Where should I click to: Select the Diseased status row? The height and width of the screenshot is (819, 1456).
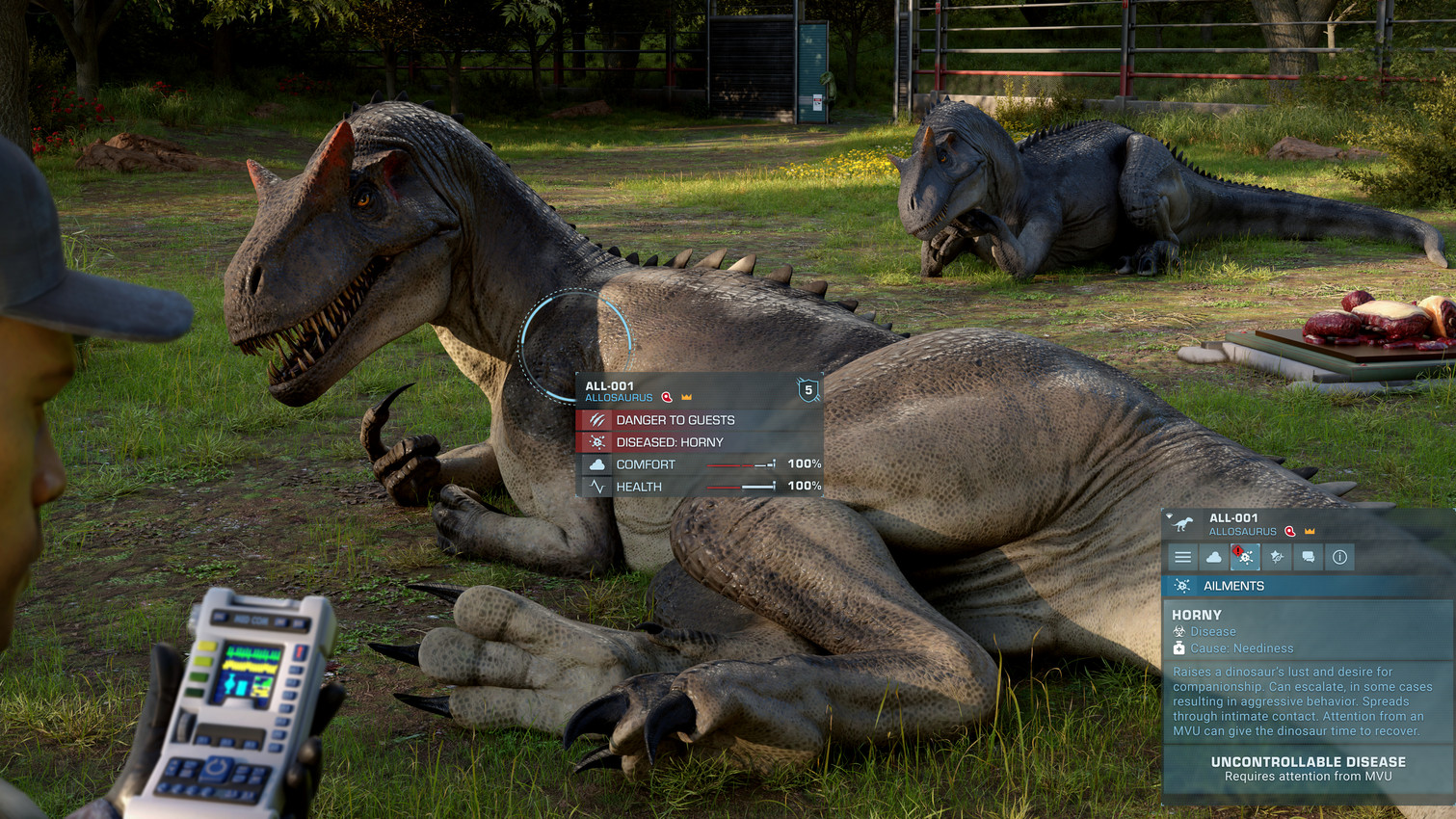coord(699,442)
